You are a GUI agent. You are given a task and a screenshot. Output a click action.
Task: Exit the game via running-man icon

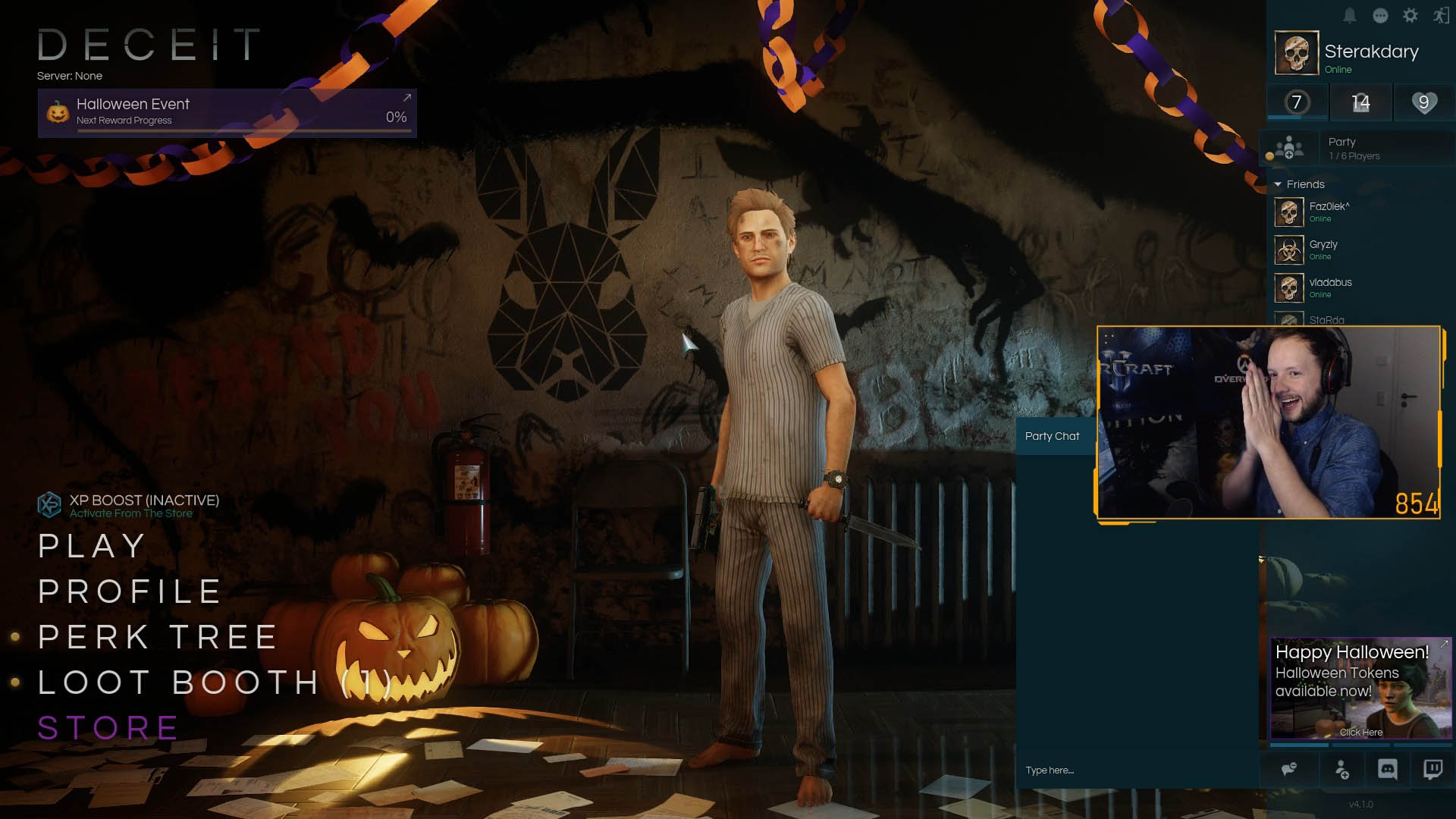click(1441, 16)
